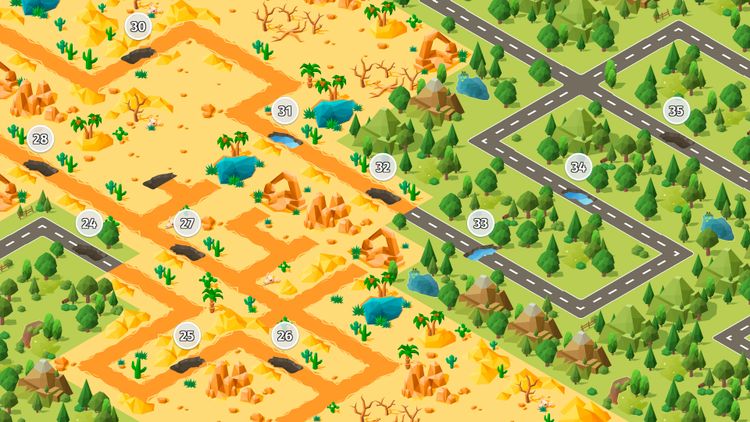Click level 34 badge
750x422 pixels.
[577, 166]
